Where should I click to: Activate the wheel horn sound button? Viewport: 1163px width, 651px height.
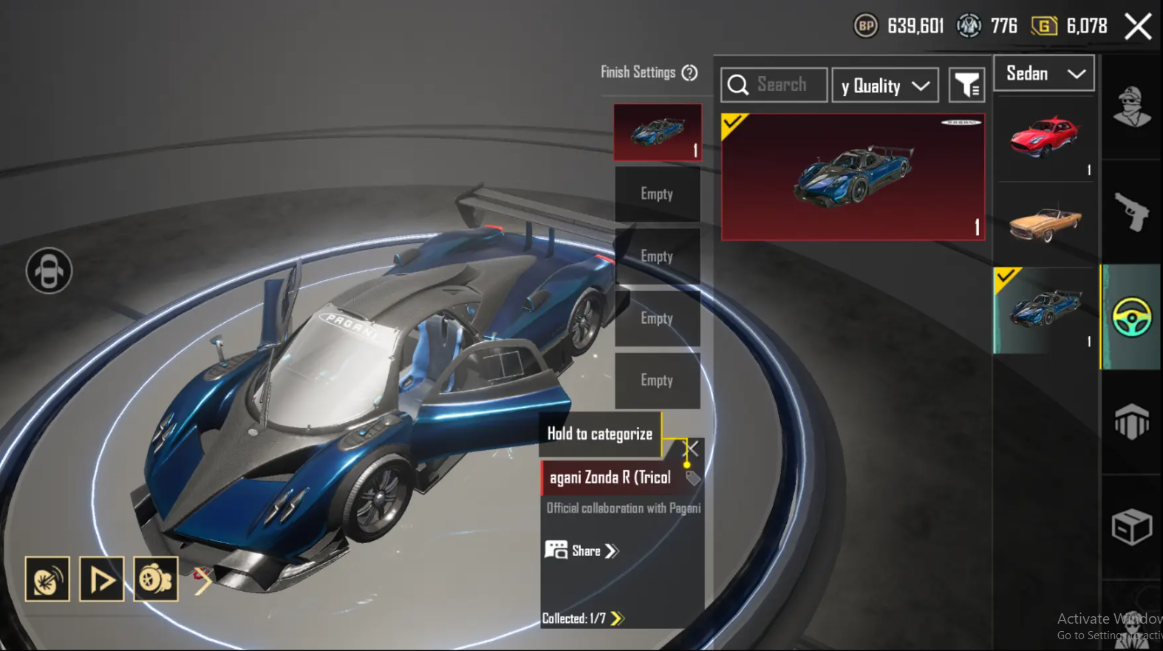pyautogui.click(x=48, y=579)
